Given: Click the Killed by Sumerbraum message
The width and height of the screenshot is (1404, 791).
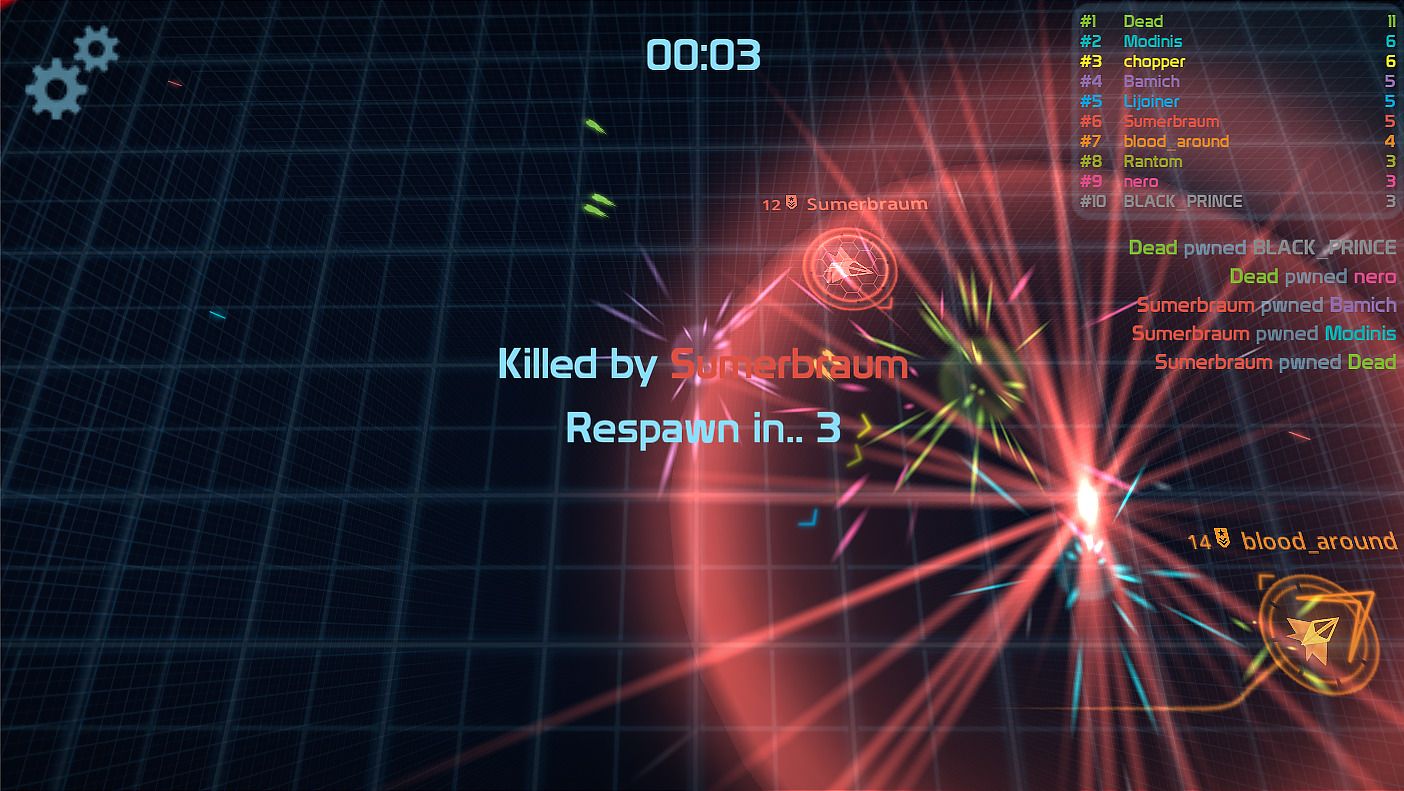Looking at the screenshot, I should 702,364.
